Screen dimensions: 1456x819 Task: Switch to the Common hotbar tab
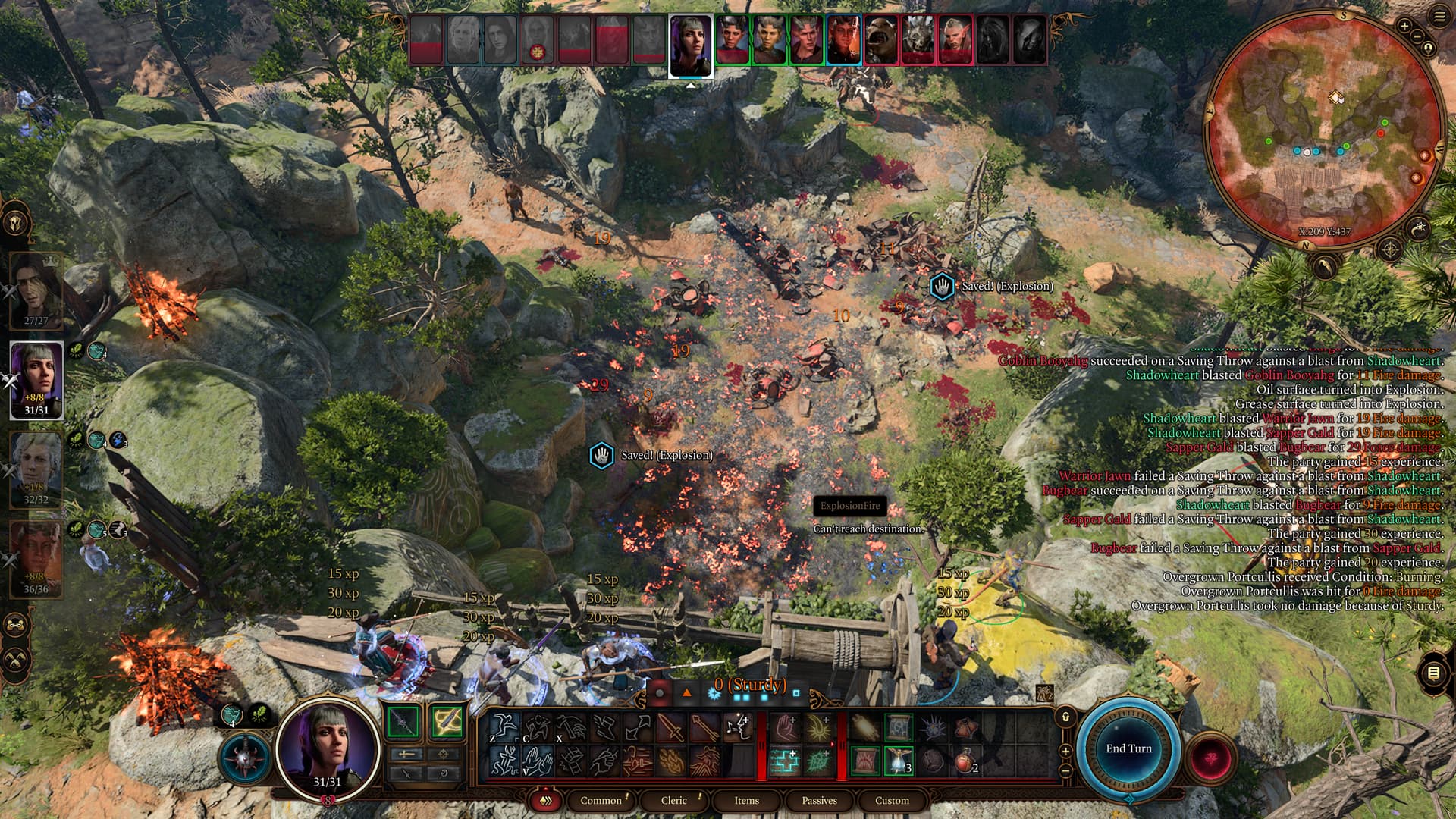601,800
